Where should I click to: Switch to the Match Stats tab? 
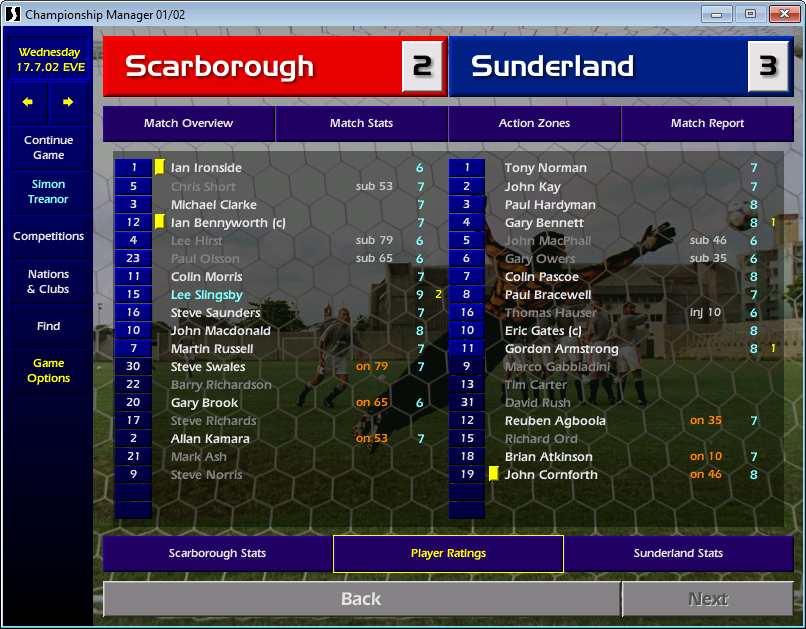coord(361,124)
